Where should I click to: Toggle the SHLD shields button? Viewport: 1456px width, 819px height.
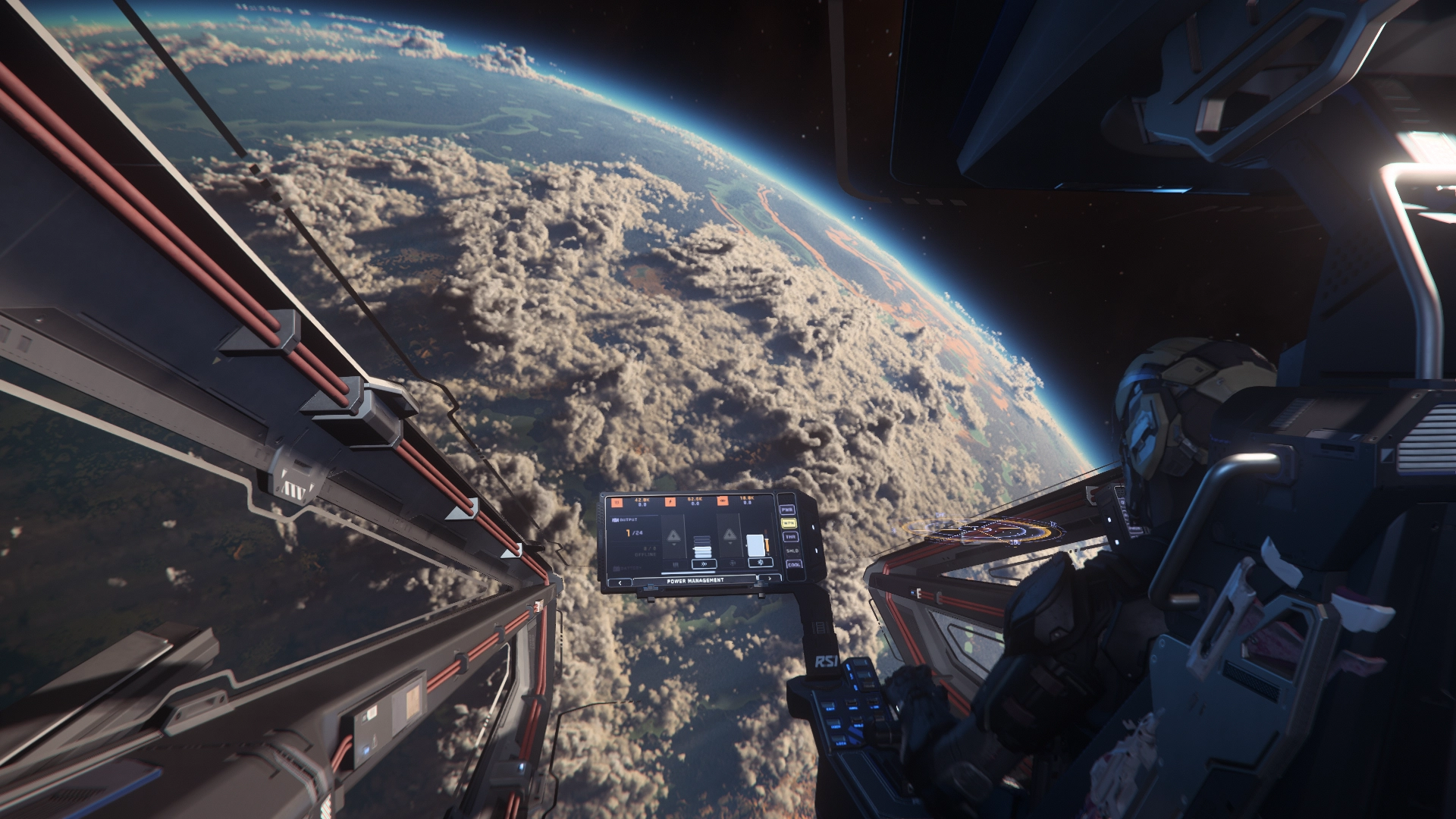(792, 551)
